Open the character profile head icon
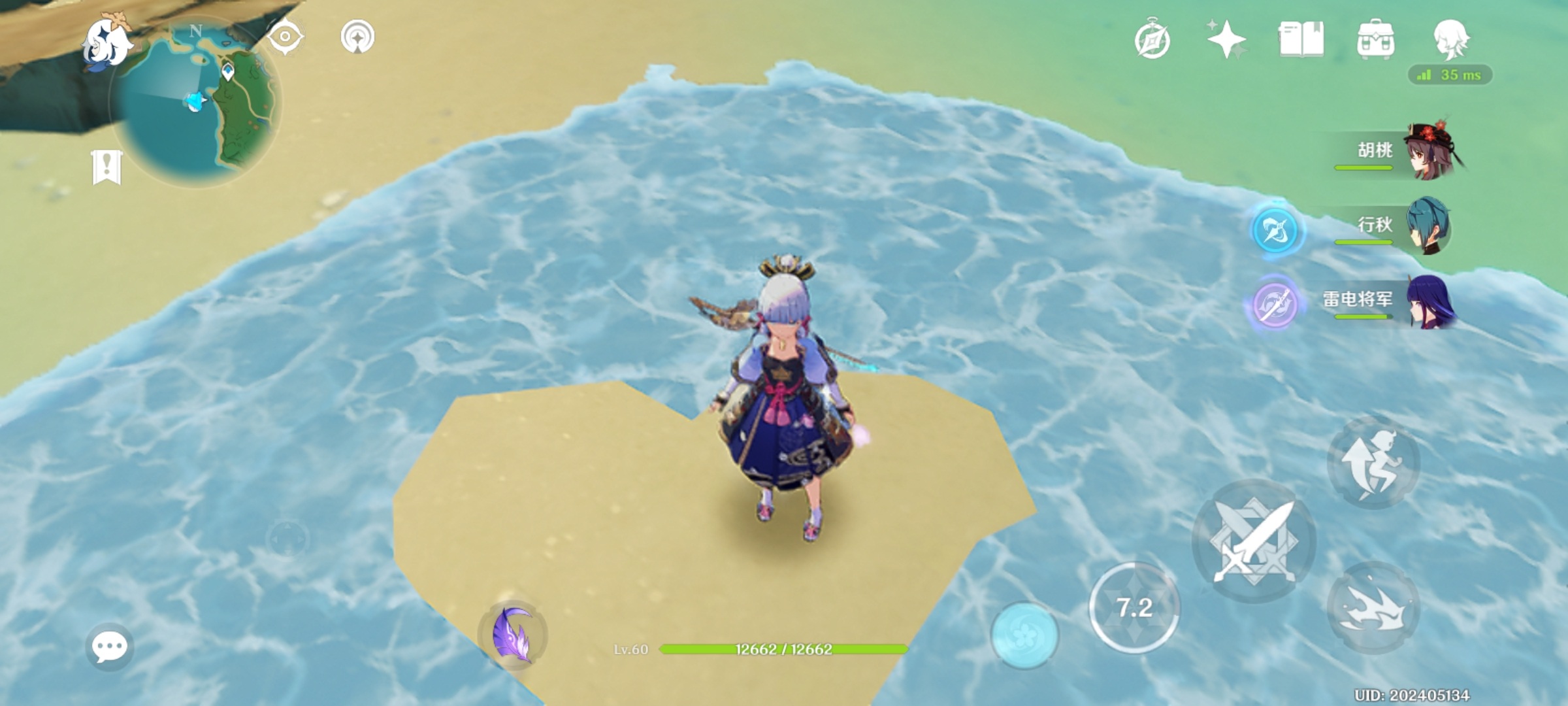Viewport: 1568px width, 706px height. click(1451, 38)
